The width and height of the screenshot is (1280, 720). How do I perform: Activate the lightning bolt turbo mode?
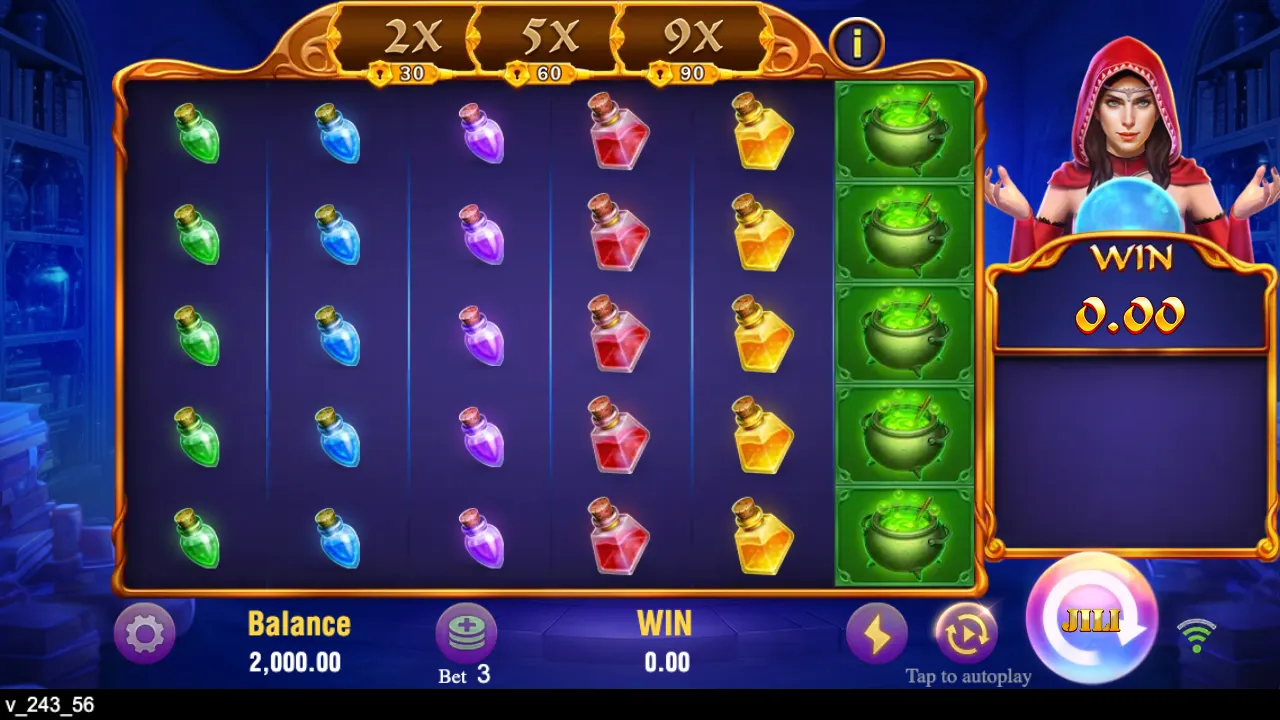[877, 633]
